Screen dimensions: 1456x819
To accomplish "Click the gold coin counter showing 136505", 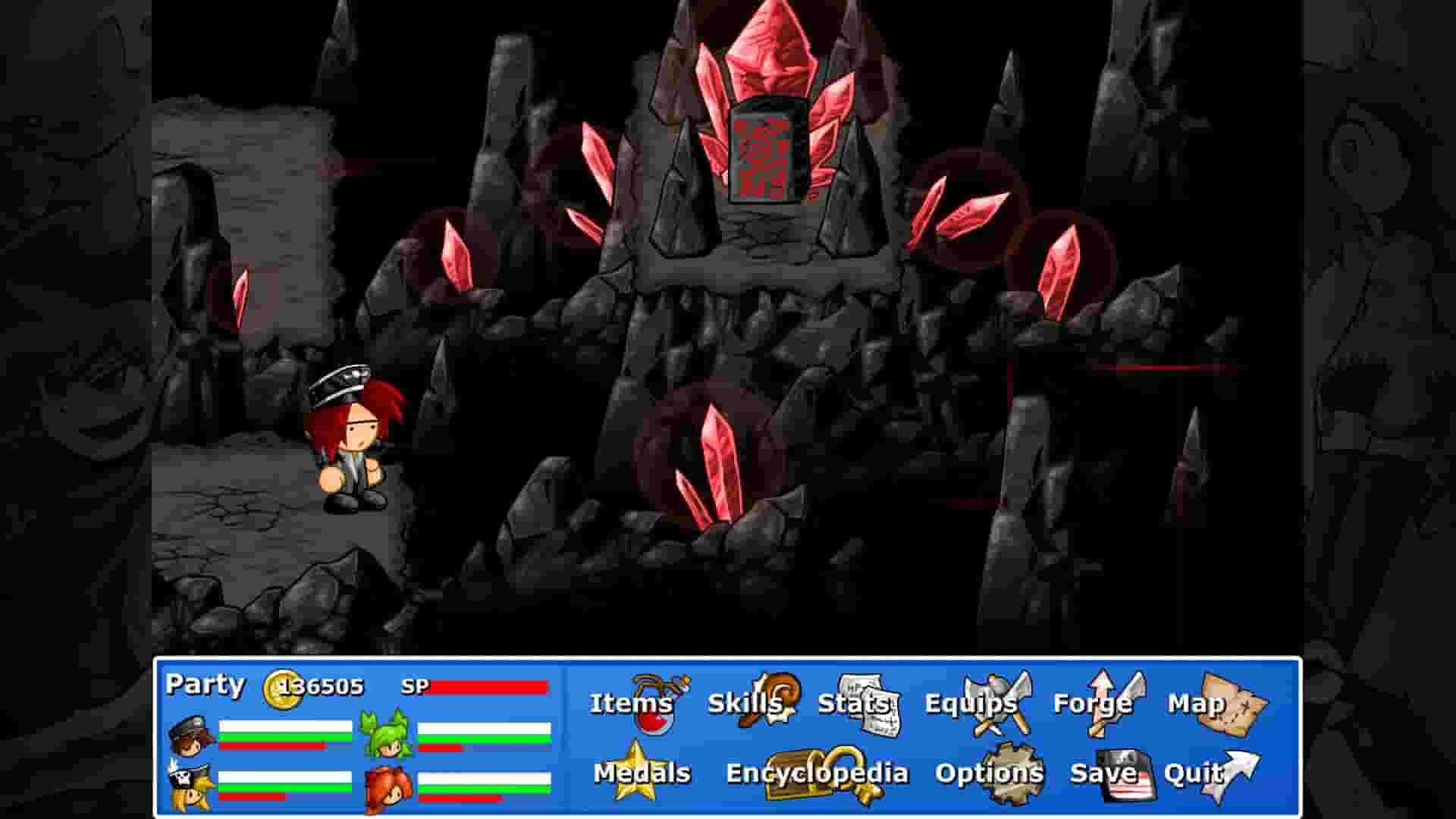I will click(x=318, y=685).
